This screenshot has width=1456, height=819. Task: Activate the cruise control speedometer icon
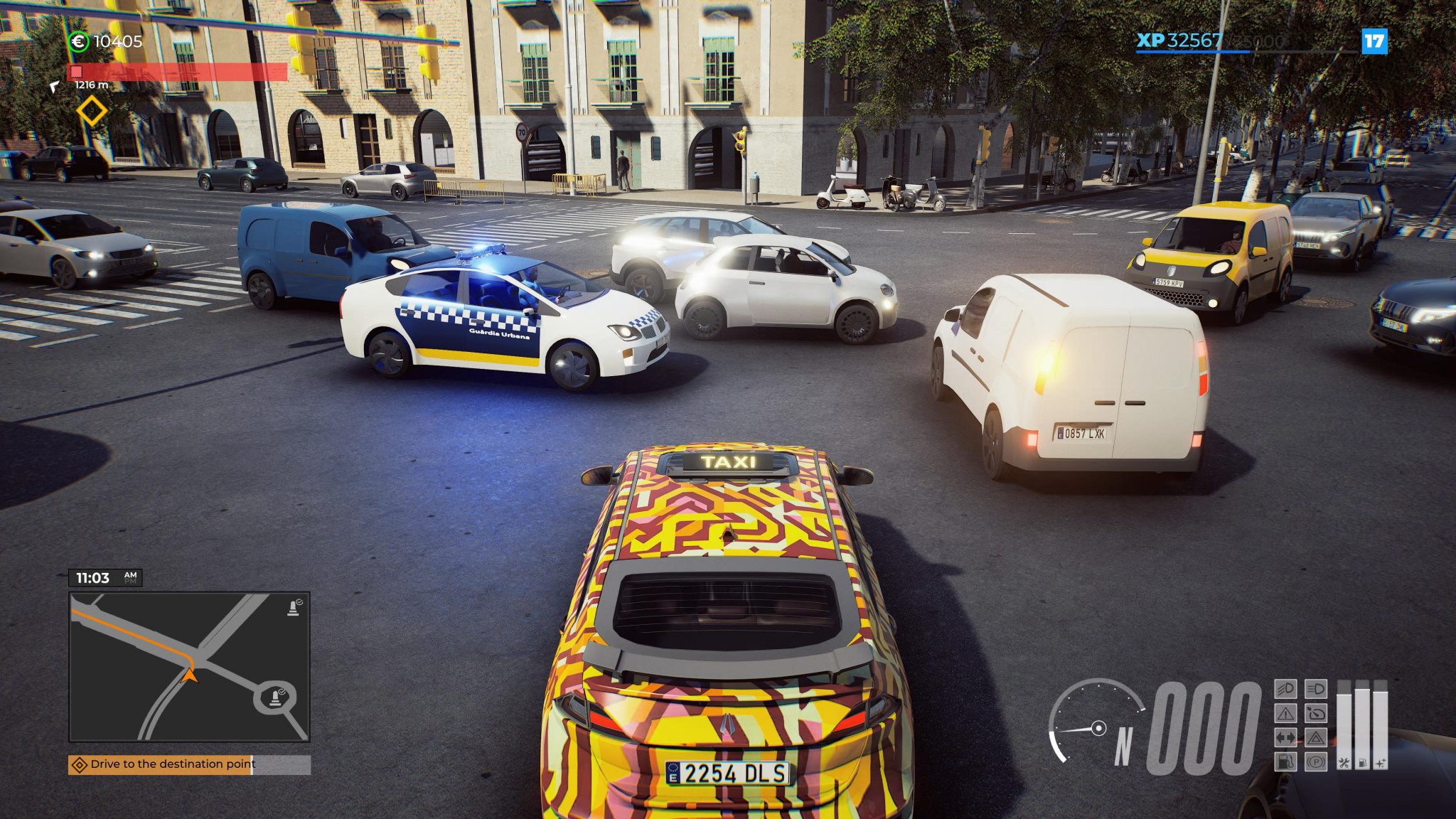click(x=1316, y=713)
